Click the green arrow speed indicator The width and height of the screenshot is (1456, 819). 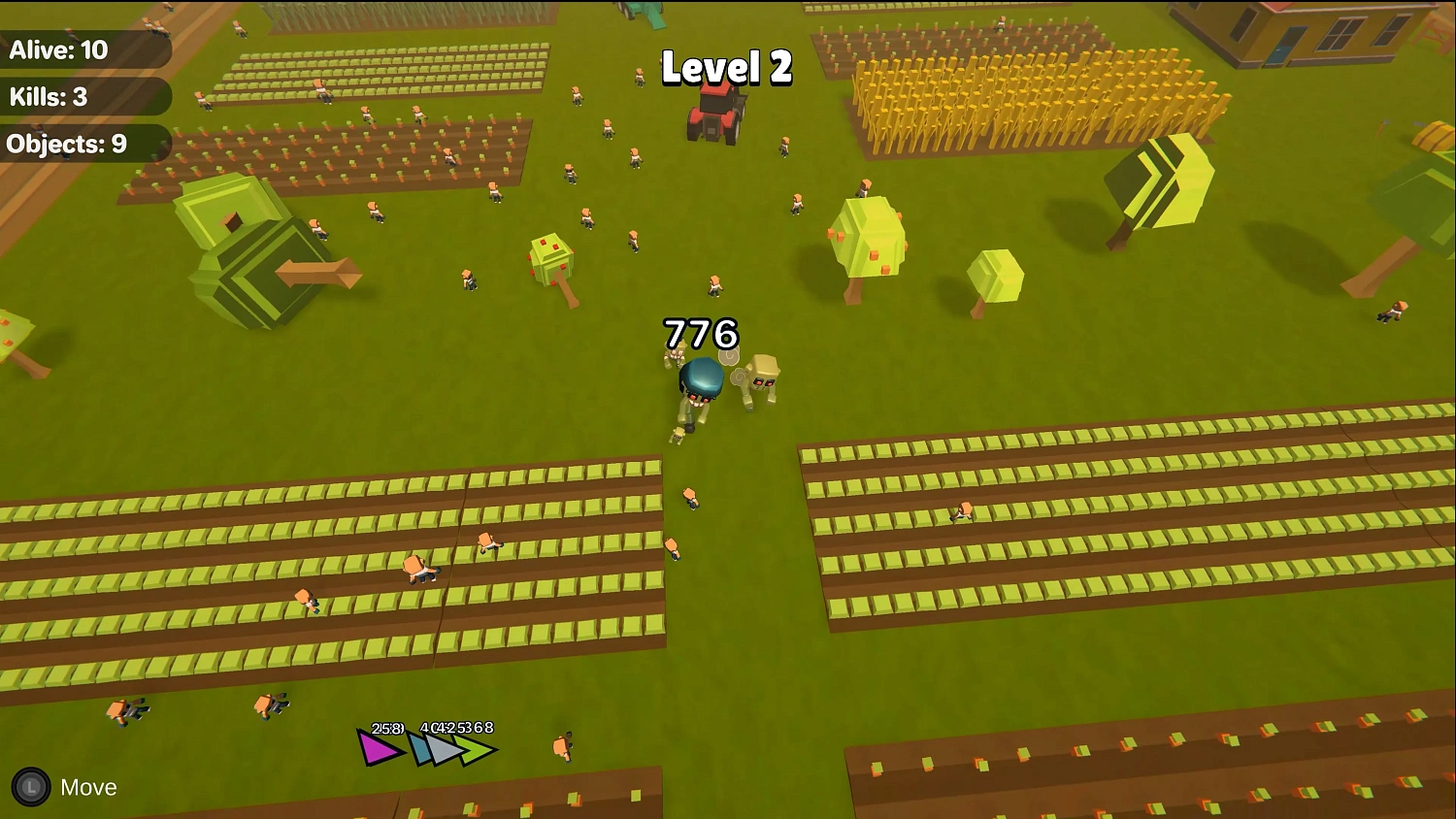(x=476, y=748)
